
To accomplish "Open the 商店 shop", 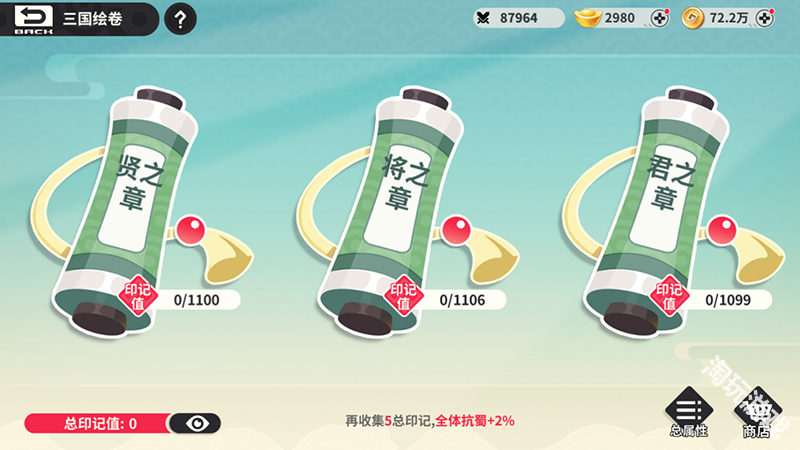I will [x=755, y=414].
